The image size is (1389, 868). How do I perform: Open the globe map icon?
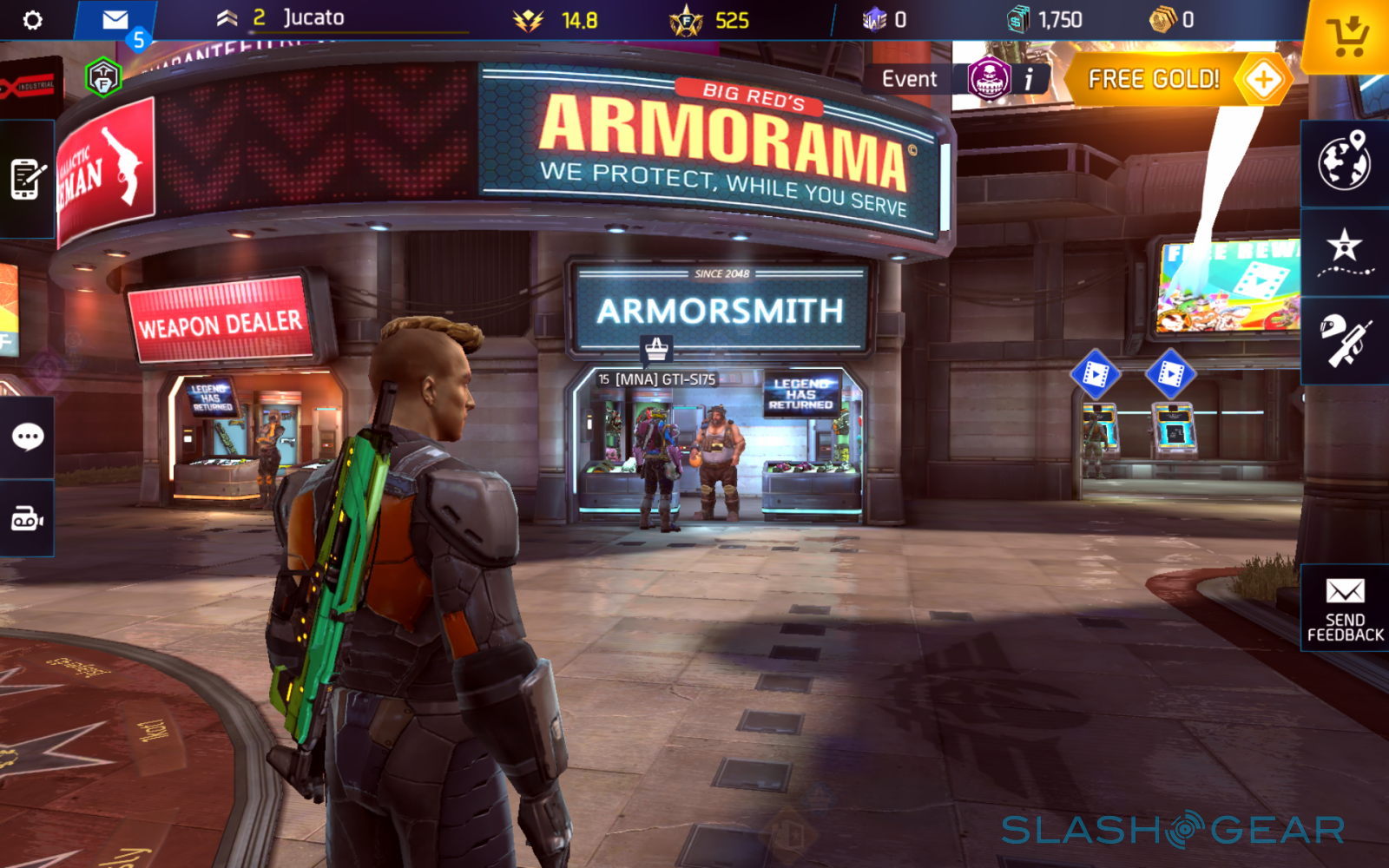1344,162
